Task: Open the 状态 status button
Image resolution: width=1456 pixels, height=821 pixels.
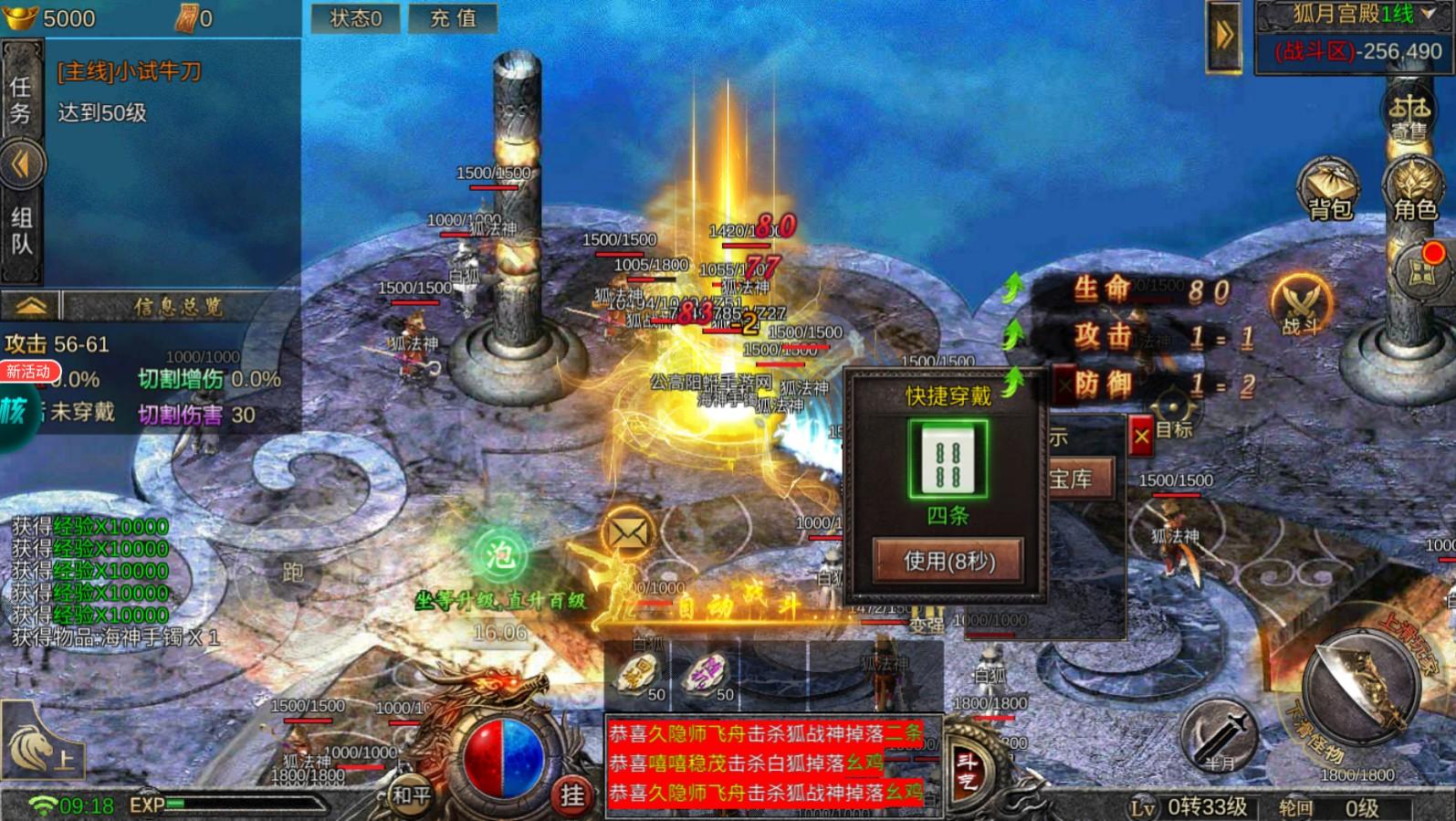Action: pos(355,18)
